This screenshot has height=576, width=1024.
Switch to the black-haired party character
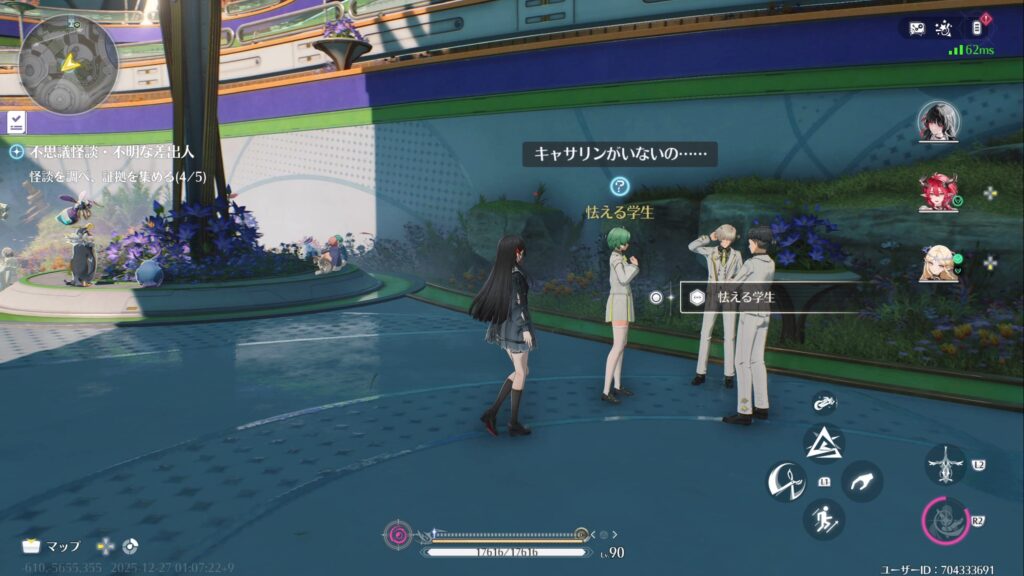(x=938, y=122)
